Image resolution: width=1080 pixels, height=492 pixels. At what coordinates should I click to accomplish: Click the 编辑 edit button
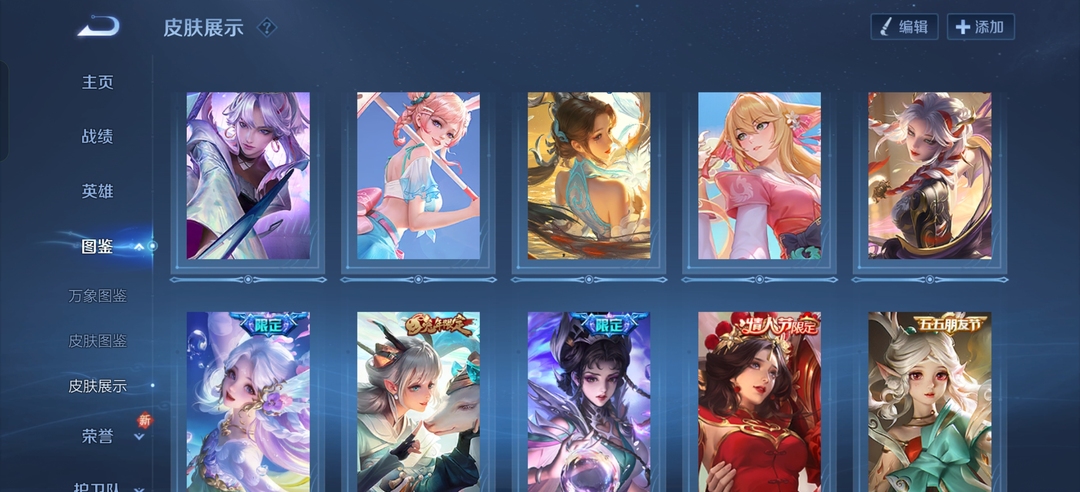click(x=904, y=27)
